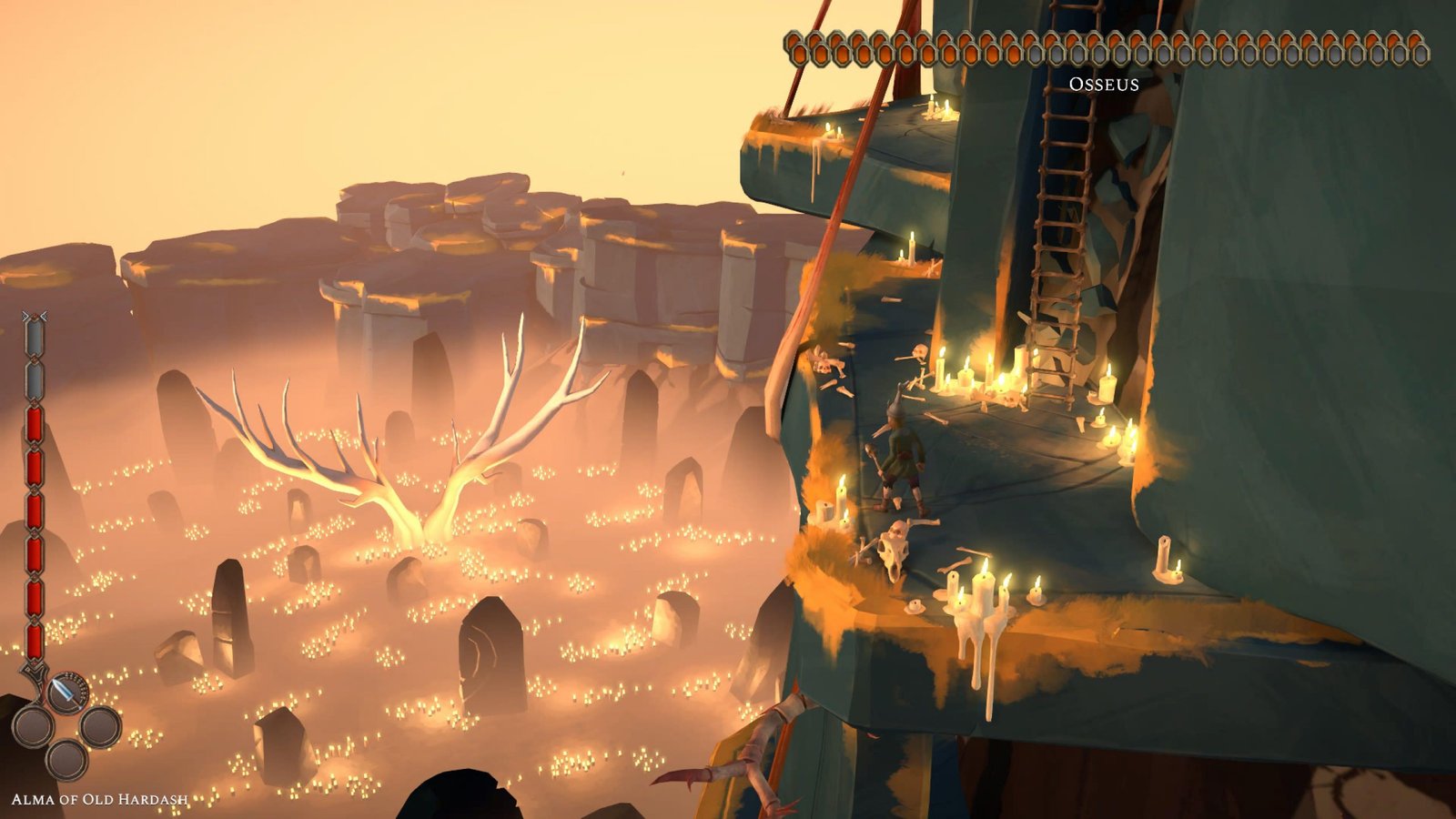
Task: Click the top empty ability slot circle
Action: pos(34,725)
